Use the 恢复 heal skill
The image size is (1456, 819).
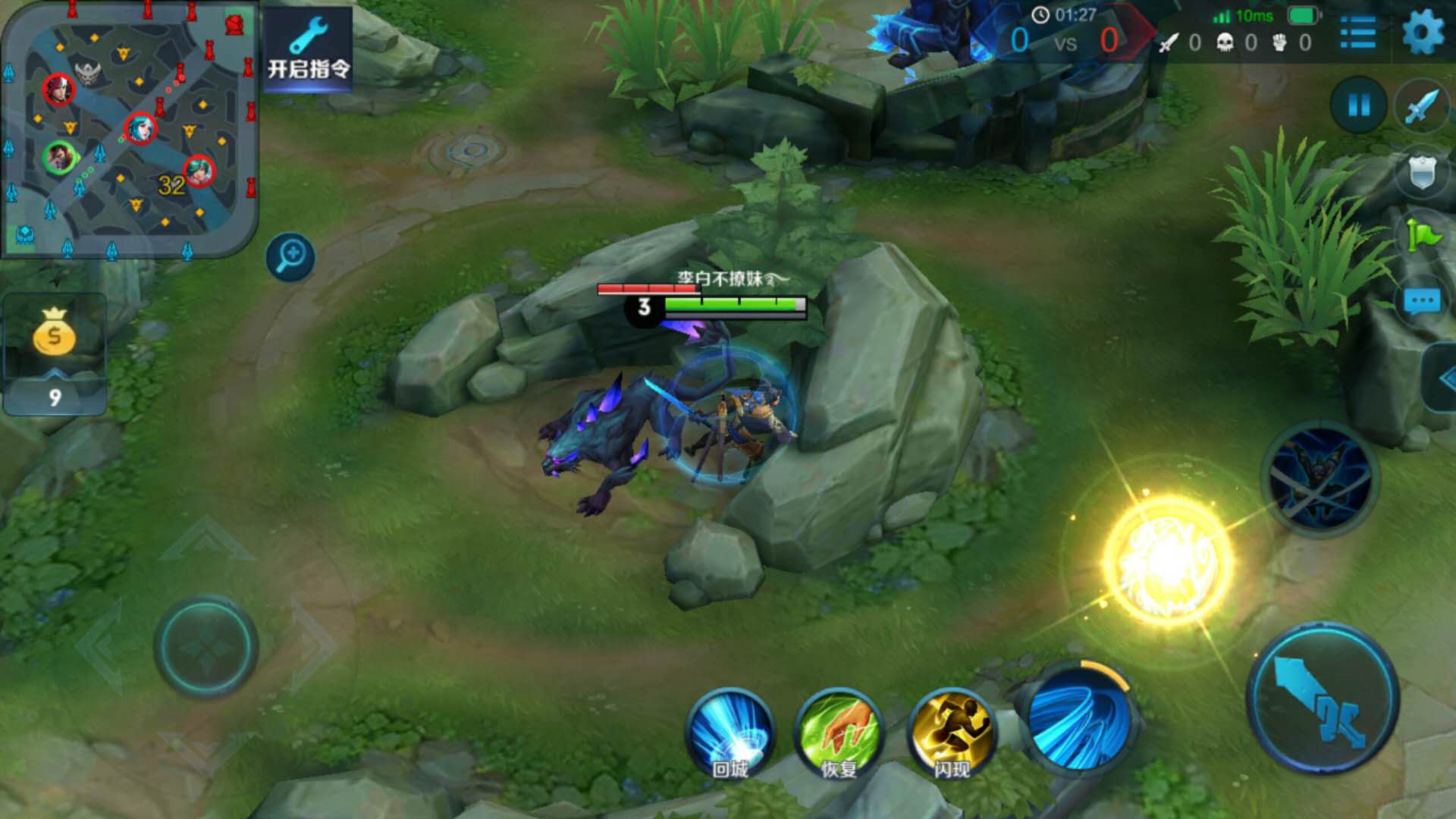839,733
